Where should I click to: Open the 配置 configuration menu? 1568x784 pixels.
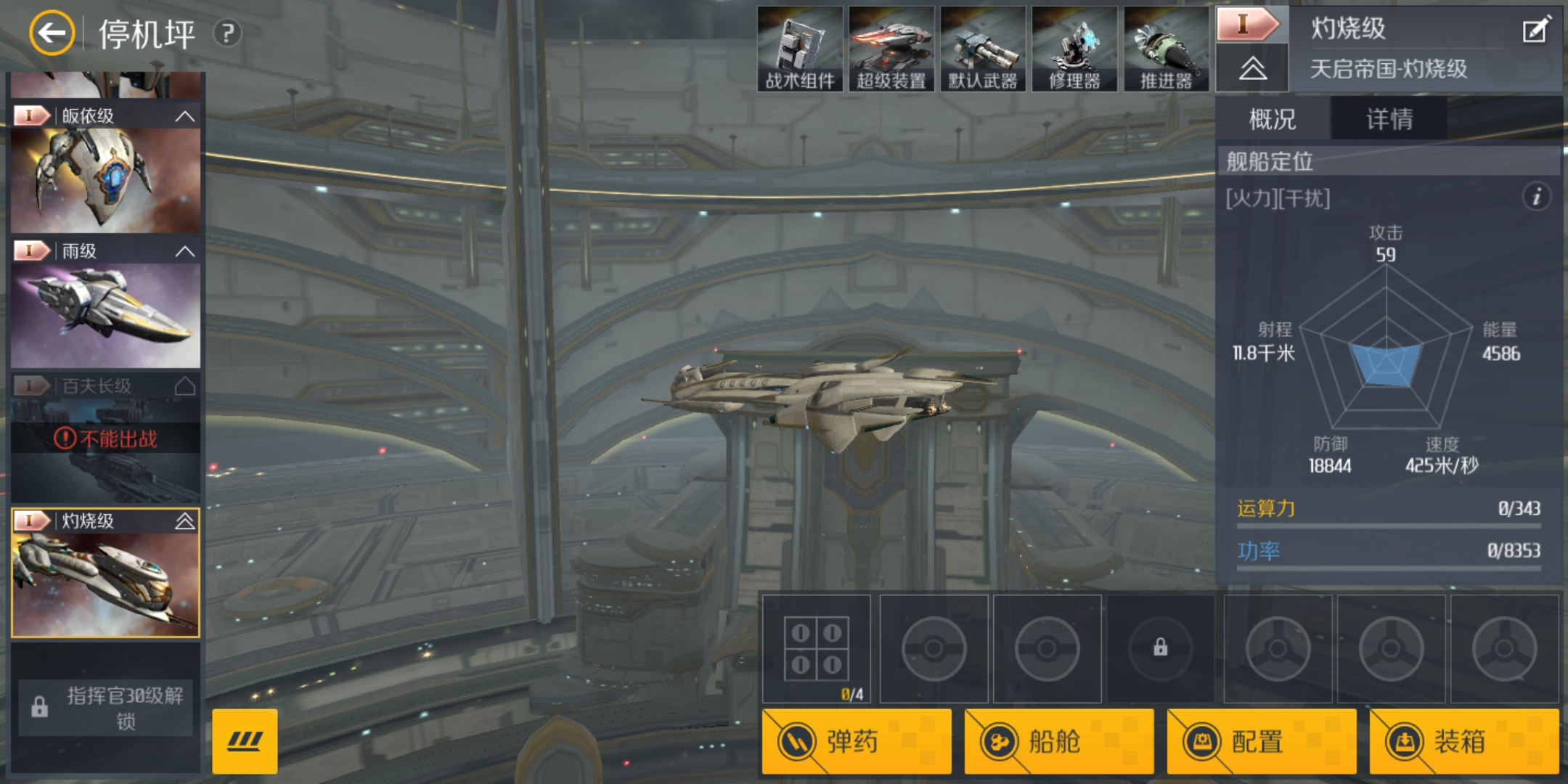(1261, 741)
